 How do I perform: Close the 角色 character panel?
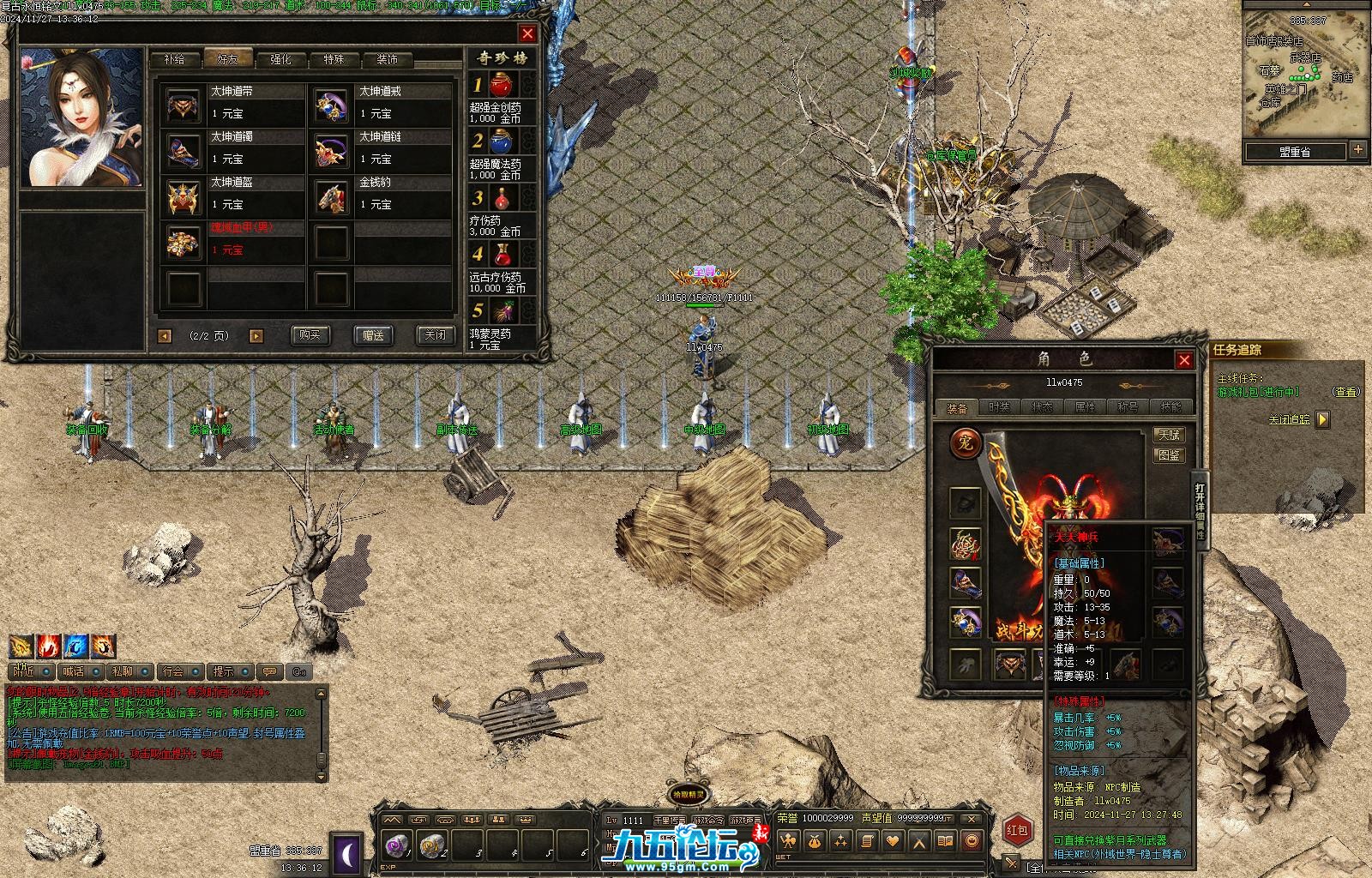coord(1184,360)
